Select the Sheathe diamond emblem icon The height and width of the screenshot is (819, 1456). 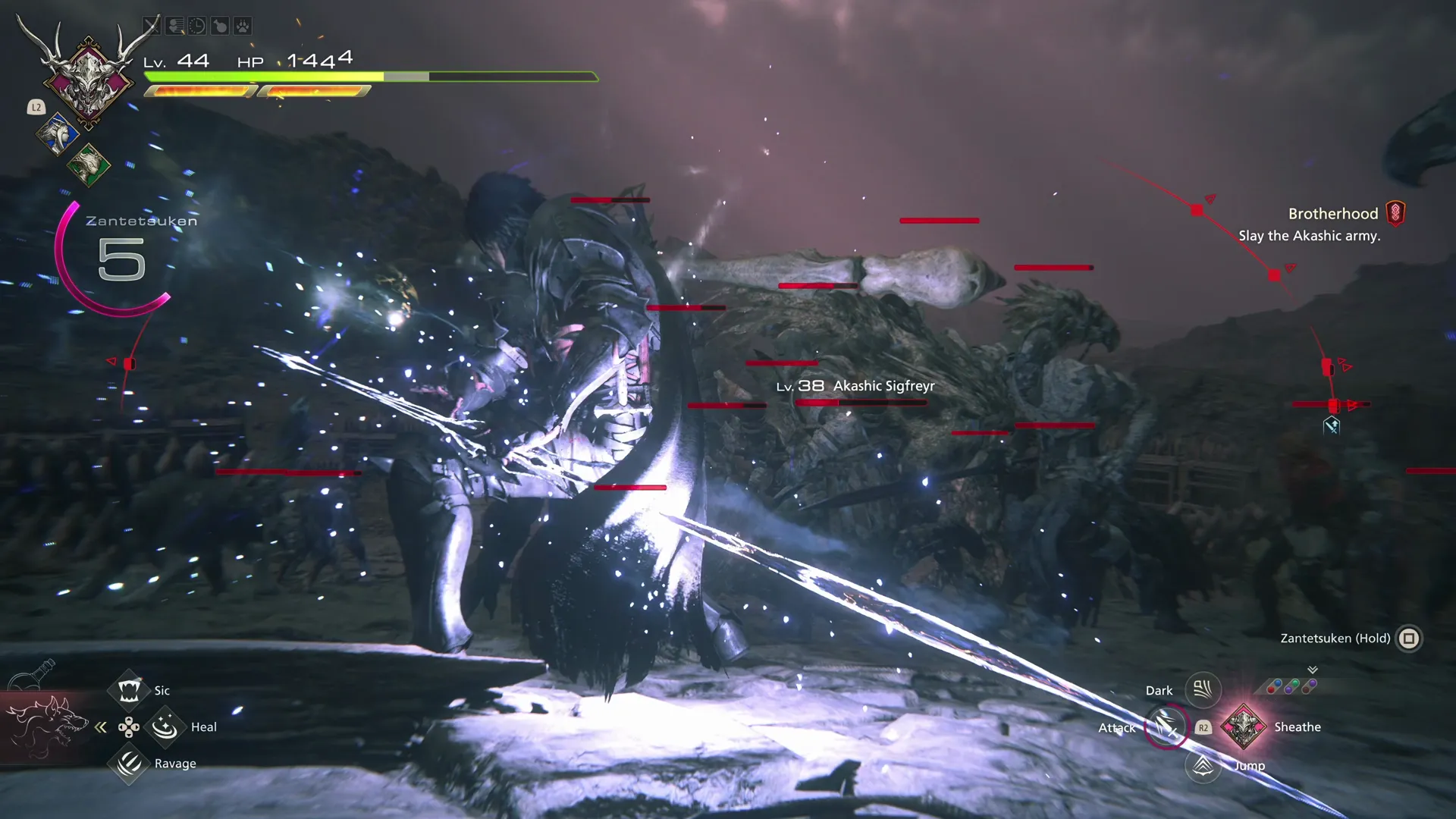1244,726
